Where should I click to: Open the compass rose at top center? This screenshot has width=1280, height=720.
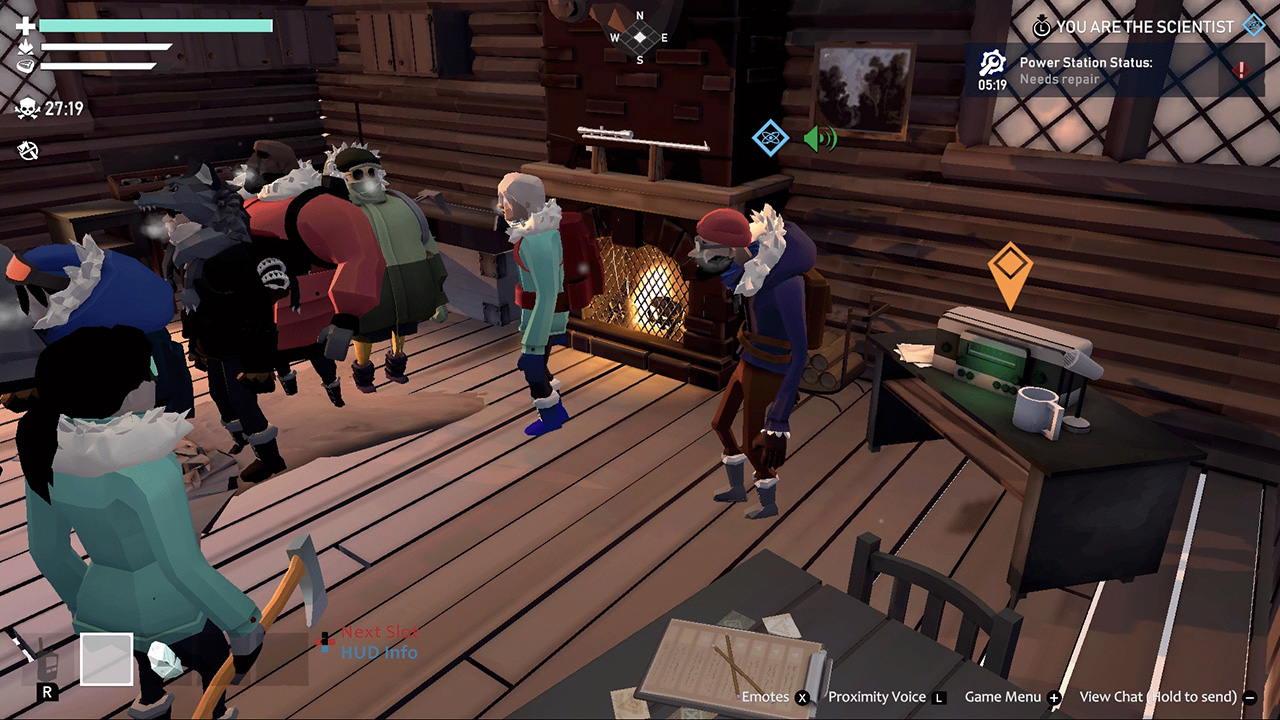637,38
